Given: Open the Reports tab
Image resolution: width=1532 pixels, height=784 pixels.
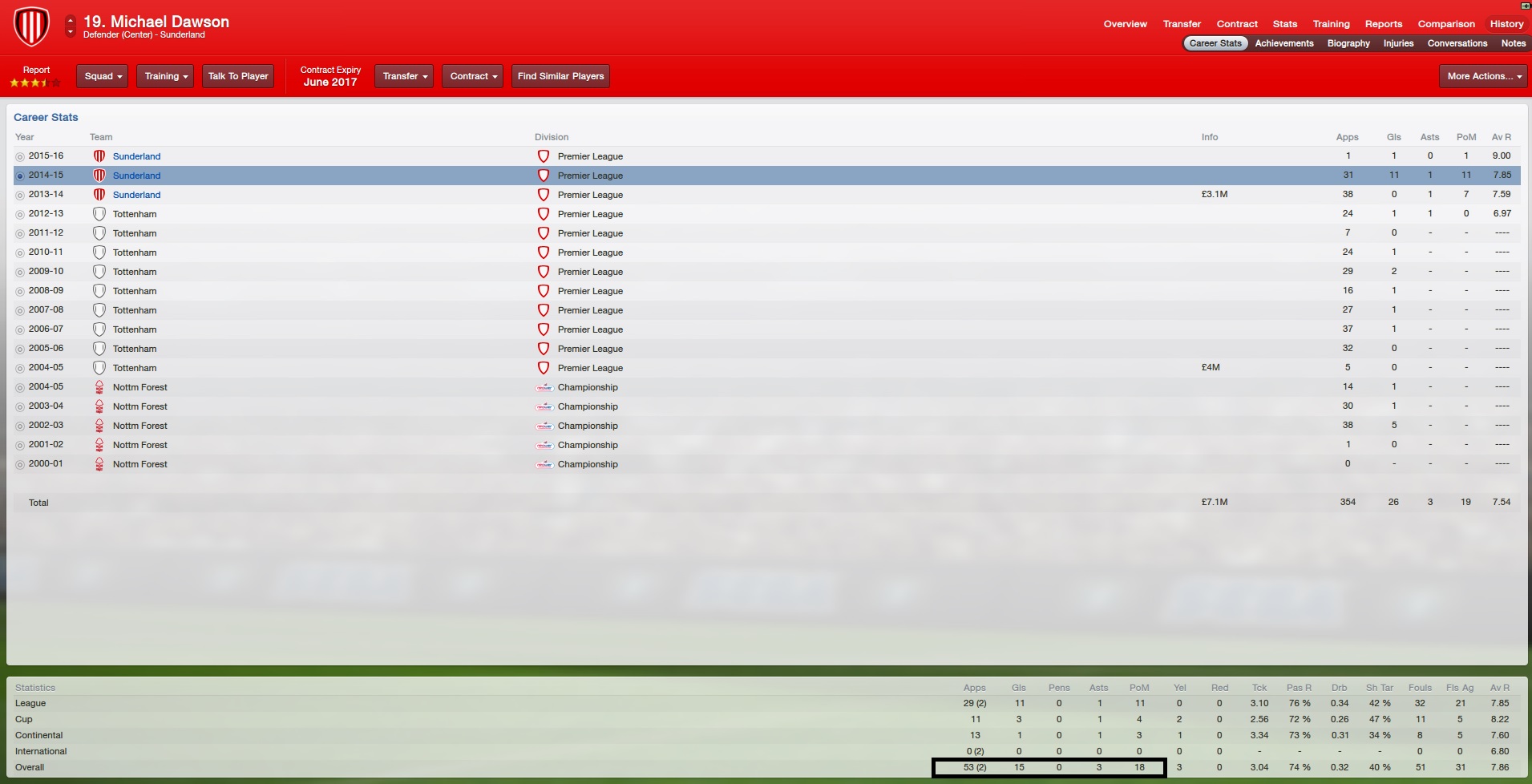Looking at the screenshot, I should (x=1383, y=24).
